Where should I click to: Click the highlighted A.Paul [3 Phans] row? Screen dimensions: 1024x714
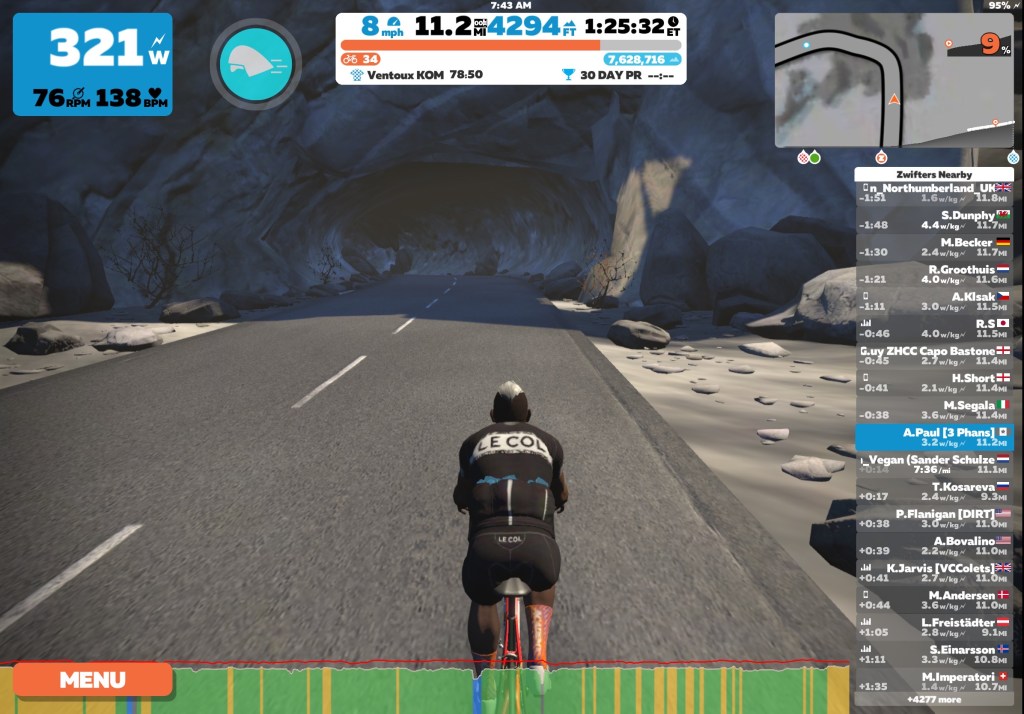934,437
